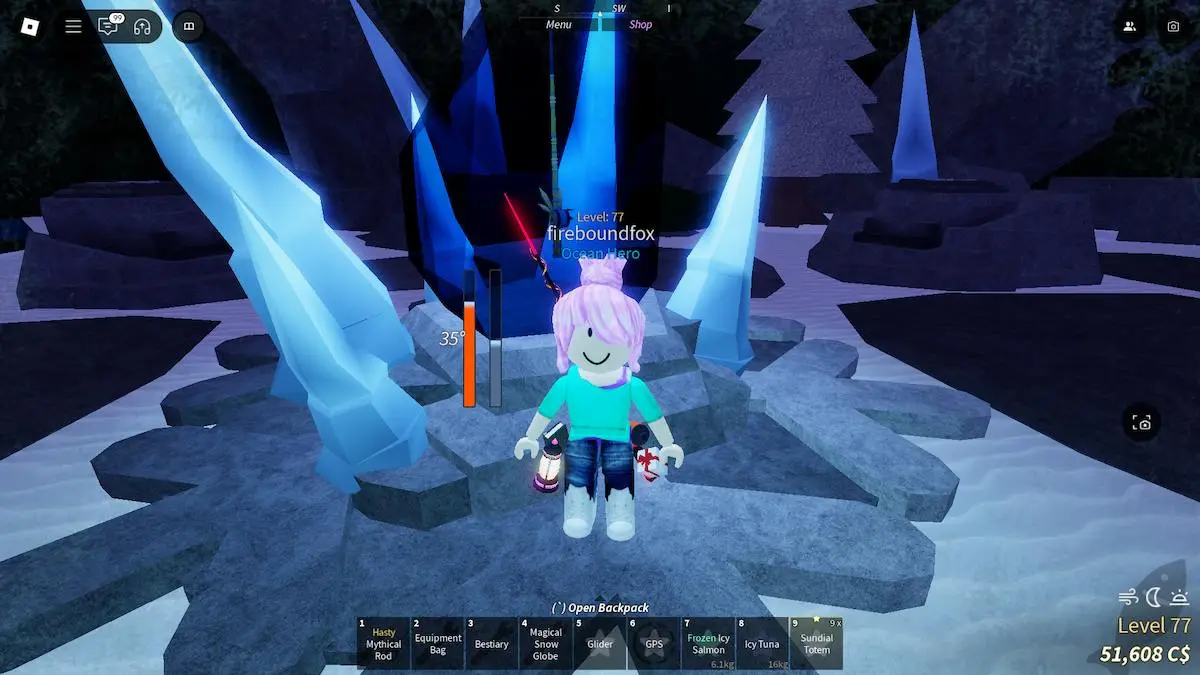The image size is (1200, 675).
Task: Select the Equipment Bag slot
Action: click(438, 643)
